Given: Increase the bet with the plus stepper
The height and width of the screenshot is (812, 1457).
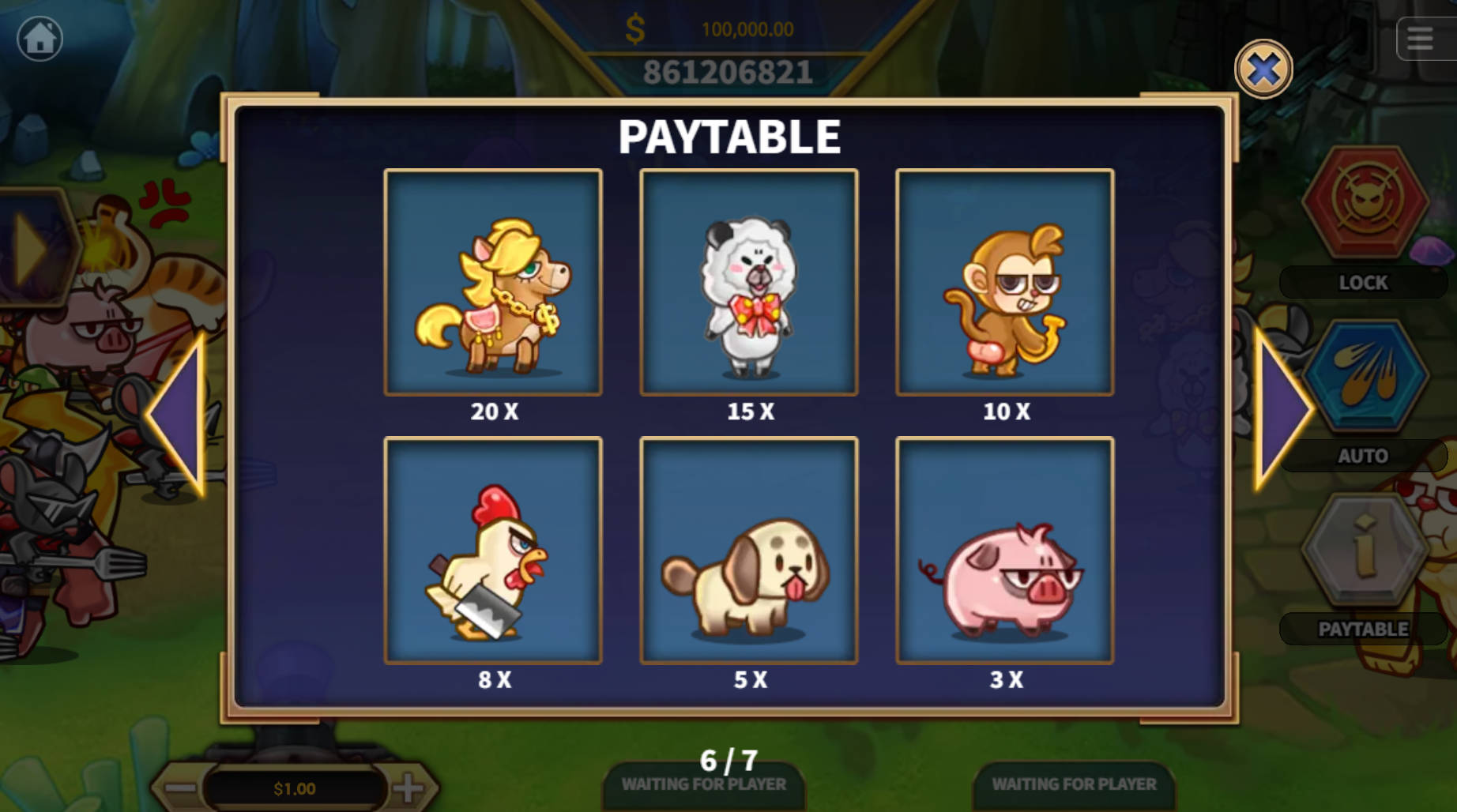Looking at the screenshot, I should coord(410,787).
